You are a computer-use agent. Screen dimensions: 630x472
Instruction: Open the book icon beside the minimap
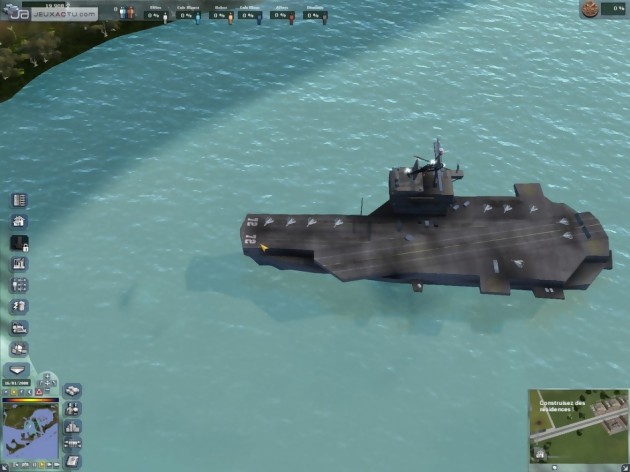[x=72, y=461]
